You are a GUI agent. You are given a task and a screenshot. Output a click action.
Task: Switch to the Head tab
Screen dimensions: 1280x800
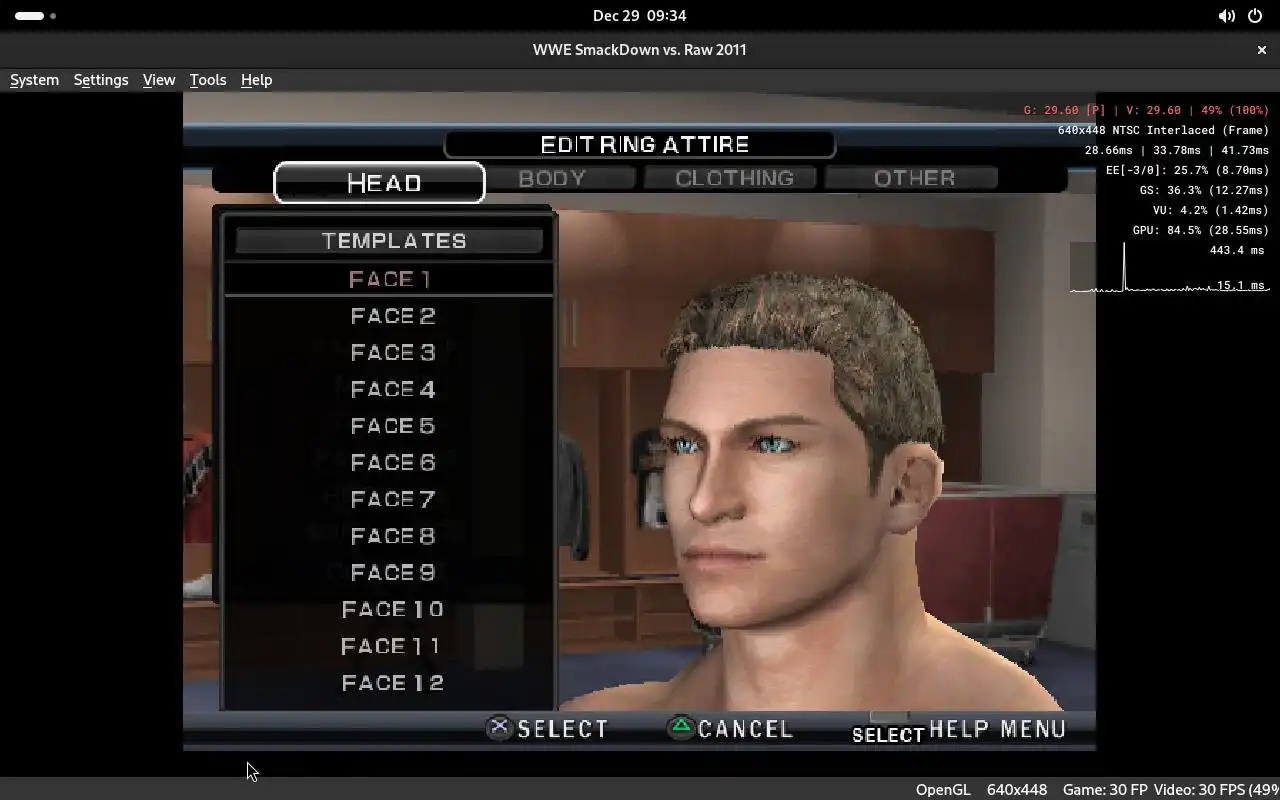(380, 183)
